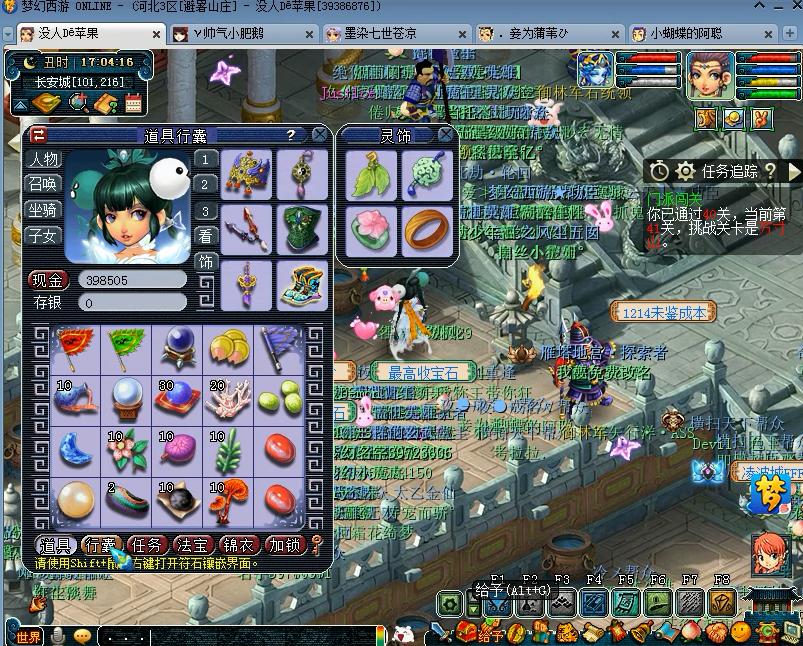
Task: Switch to the 行囊 bag tab
Action: click(x=100, y=545)
